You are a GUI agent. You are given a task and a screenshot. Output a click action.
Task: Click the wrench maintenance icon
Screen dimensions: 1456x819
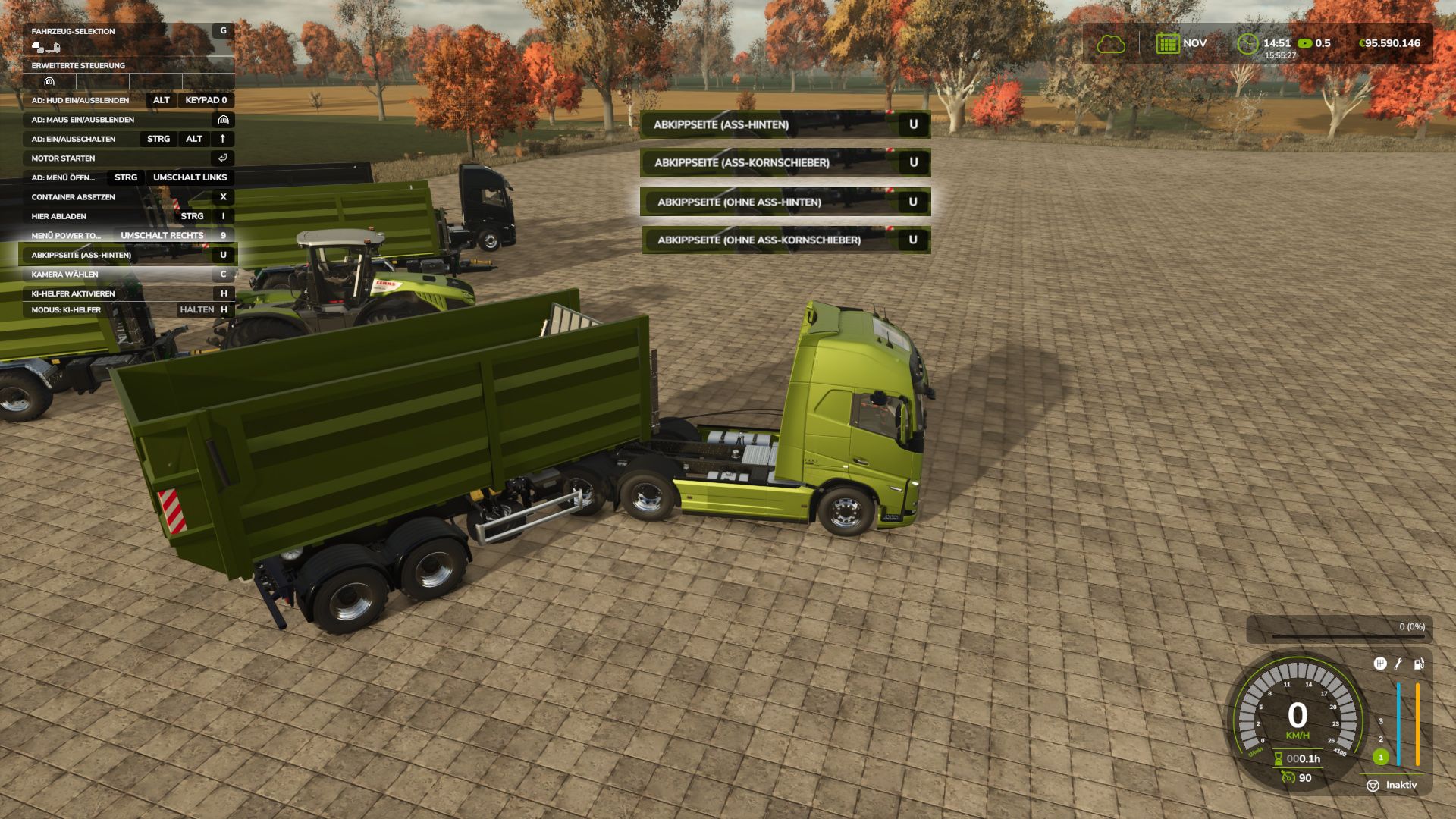(1398, 664)
